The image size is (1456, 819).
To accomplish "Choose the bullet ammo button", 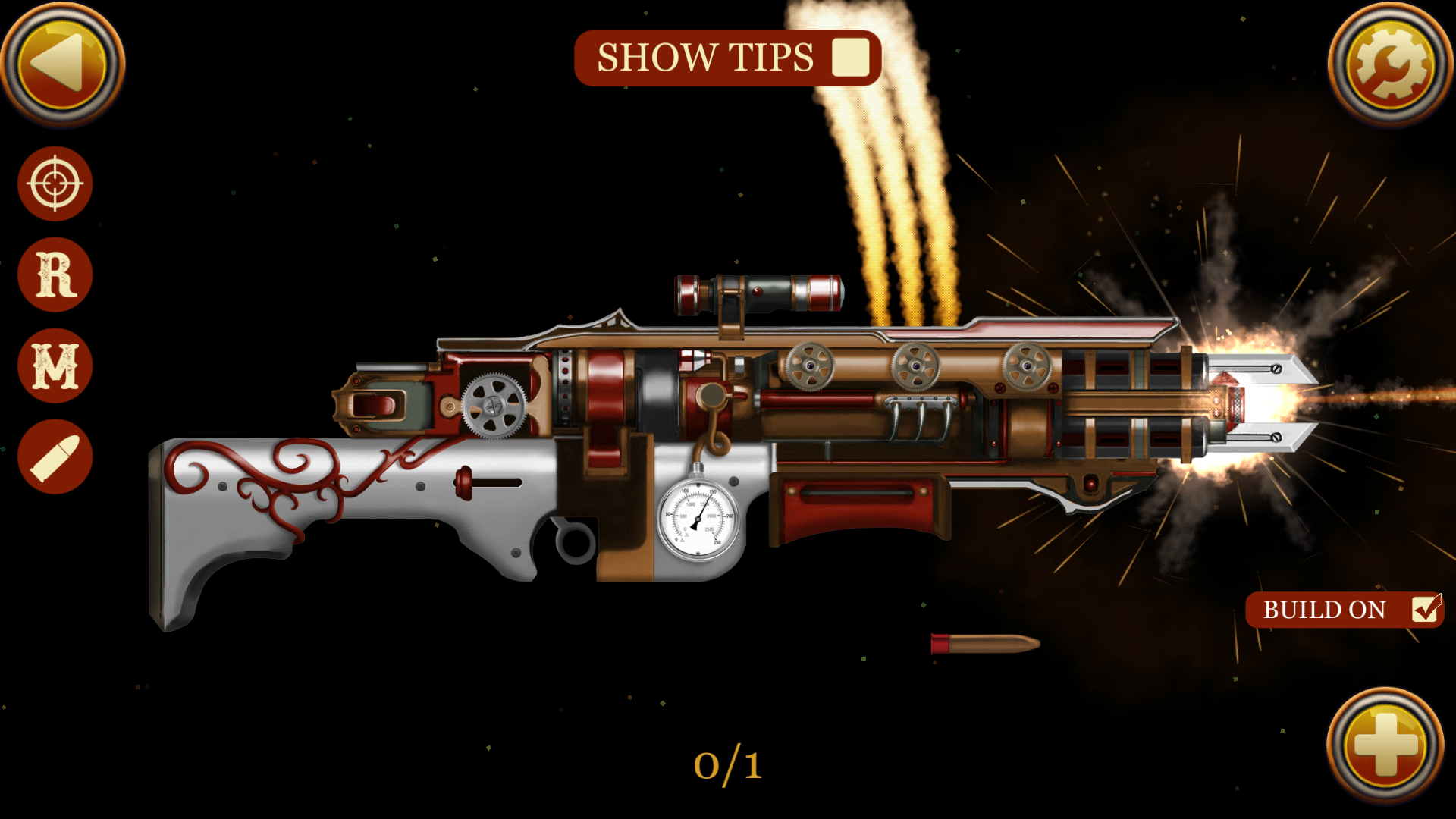I will 55,457.
